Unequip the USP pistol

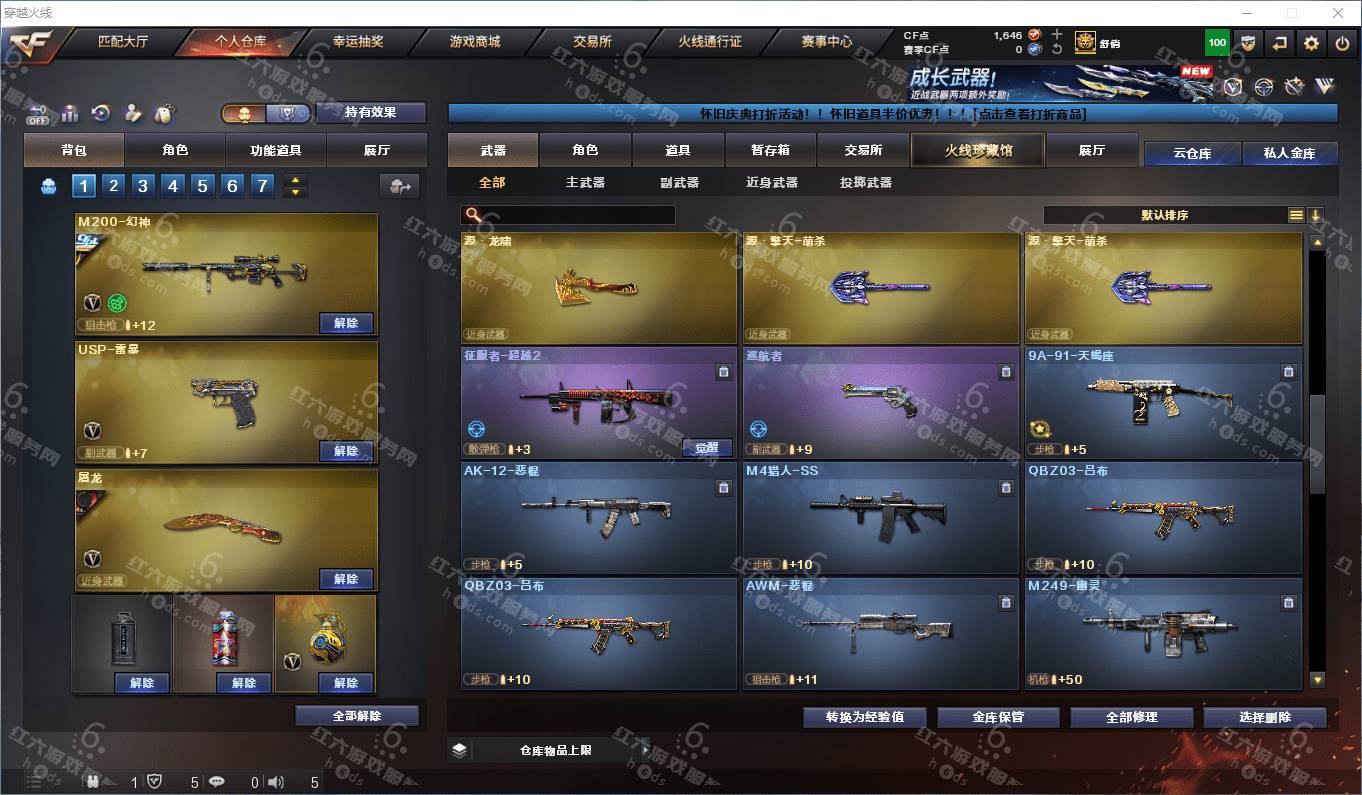tap(346, 451)
